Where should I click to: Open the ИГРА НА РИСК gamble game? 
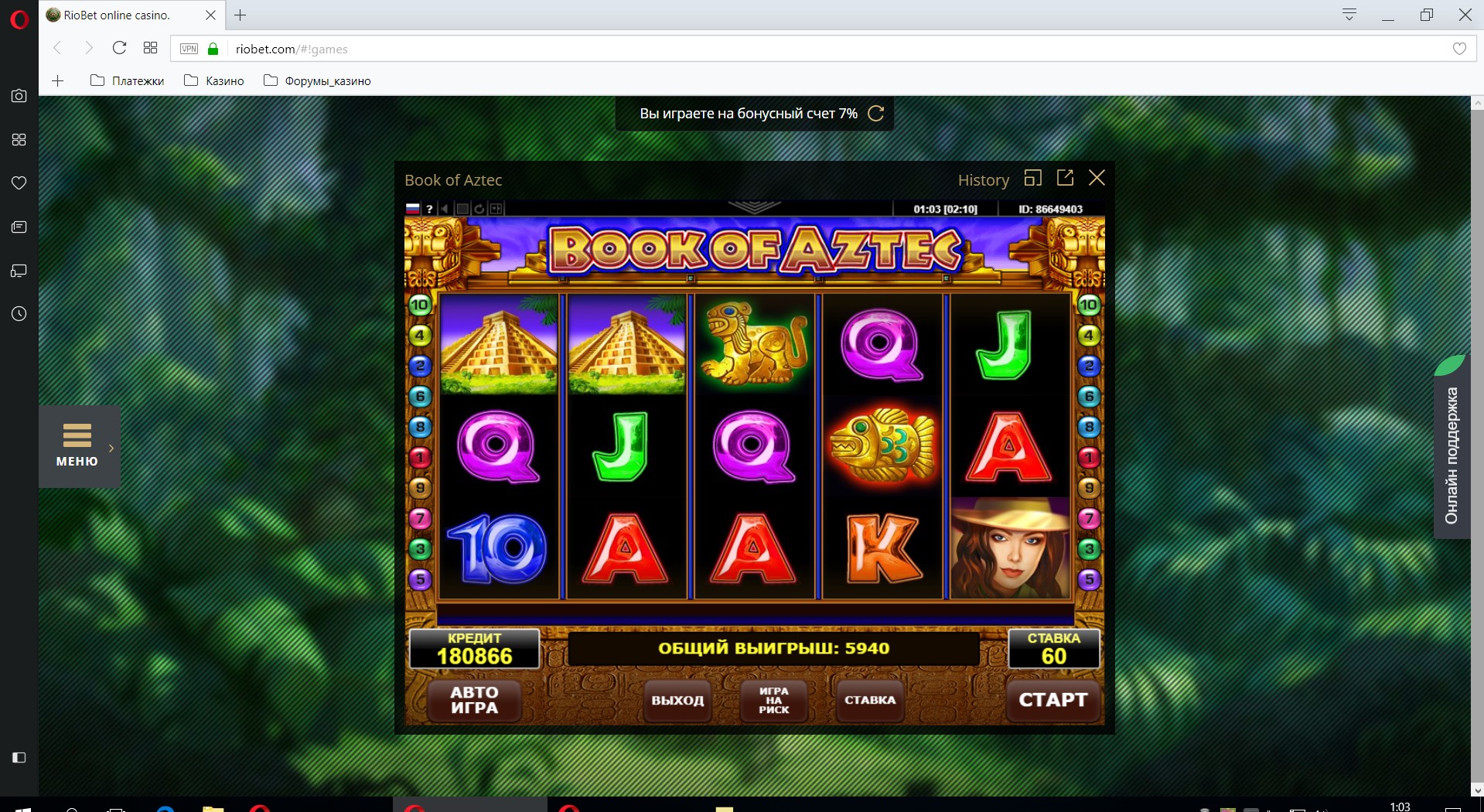773,700
